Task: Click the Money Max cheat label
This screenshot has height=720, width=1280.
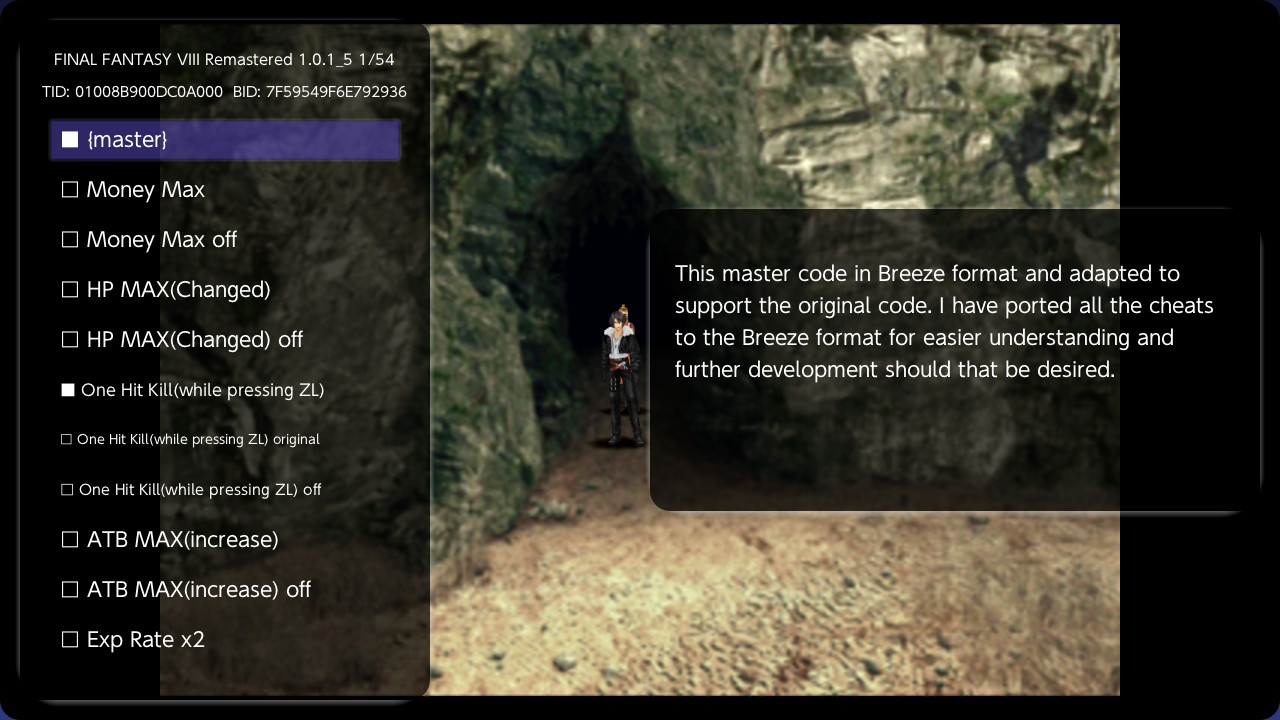Action: coord(145,189)
